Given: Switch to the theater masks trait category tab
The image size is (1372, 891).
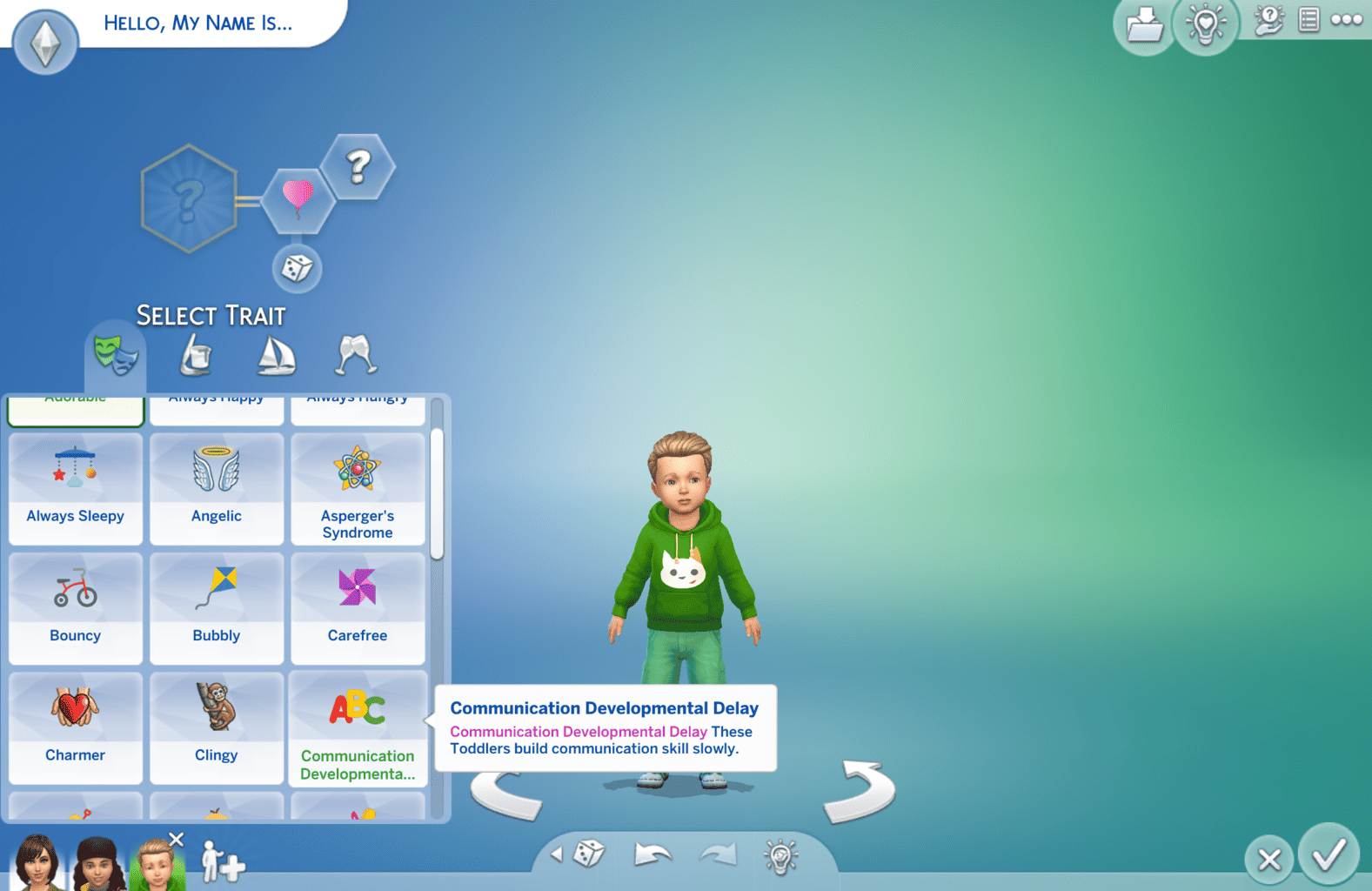Looking at the screenshot, I should click(x=116, y=352).
